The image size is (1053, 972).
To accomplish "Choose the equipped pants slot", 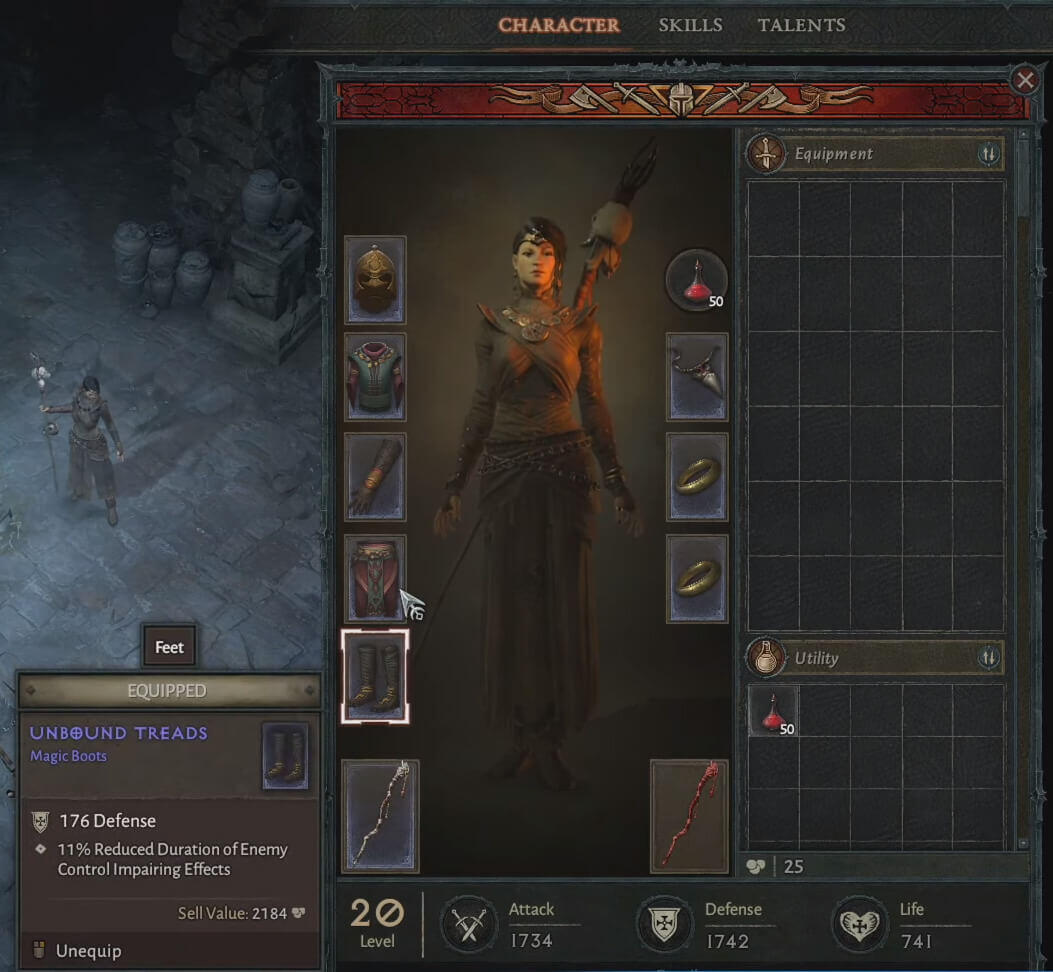I will (x=375, y=578).
